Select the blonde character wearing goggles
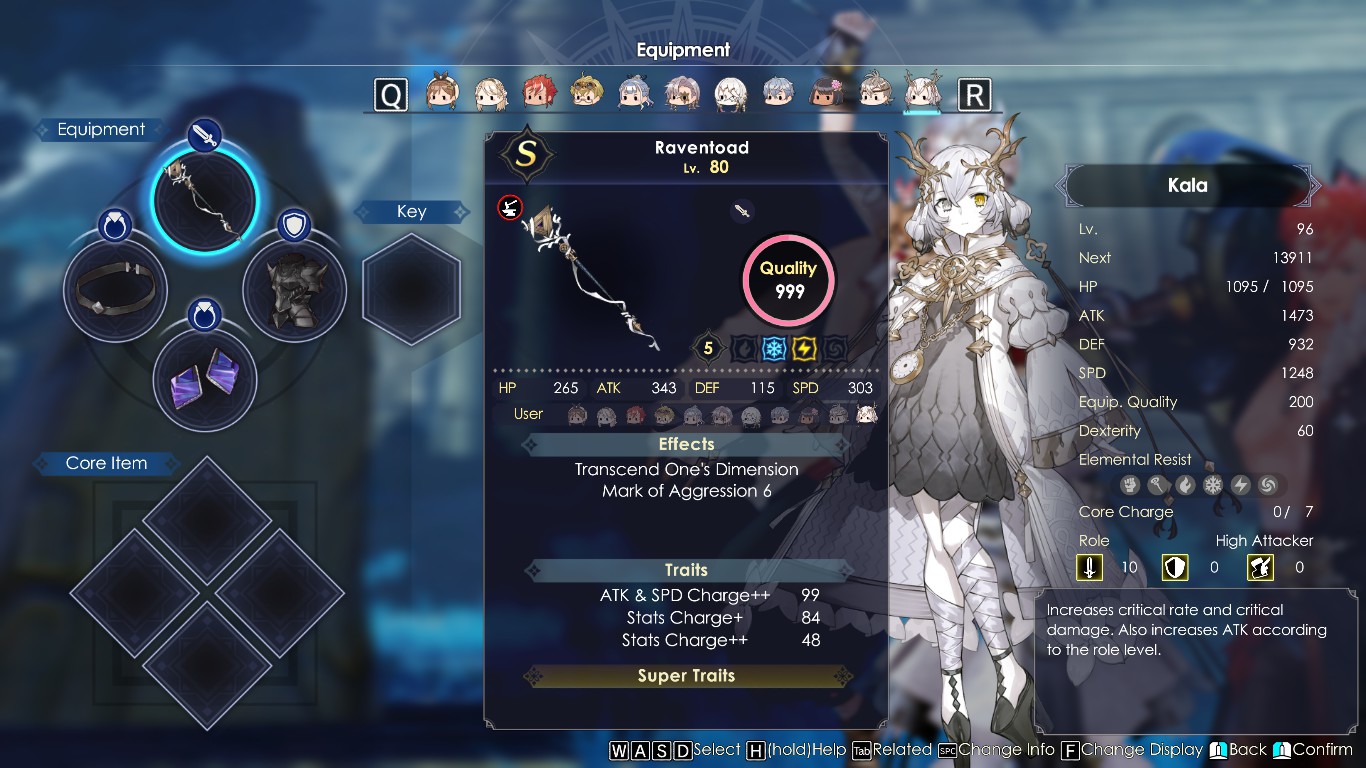Viewport: 1366px width, 768px height. pos(586,93)
